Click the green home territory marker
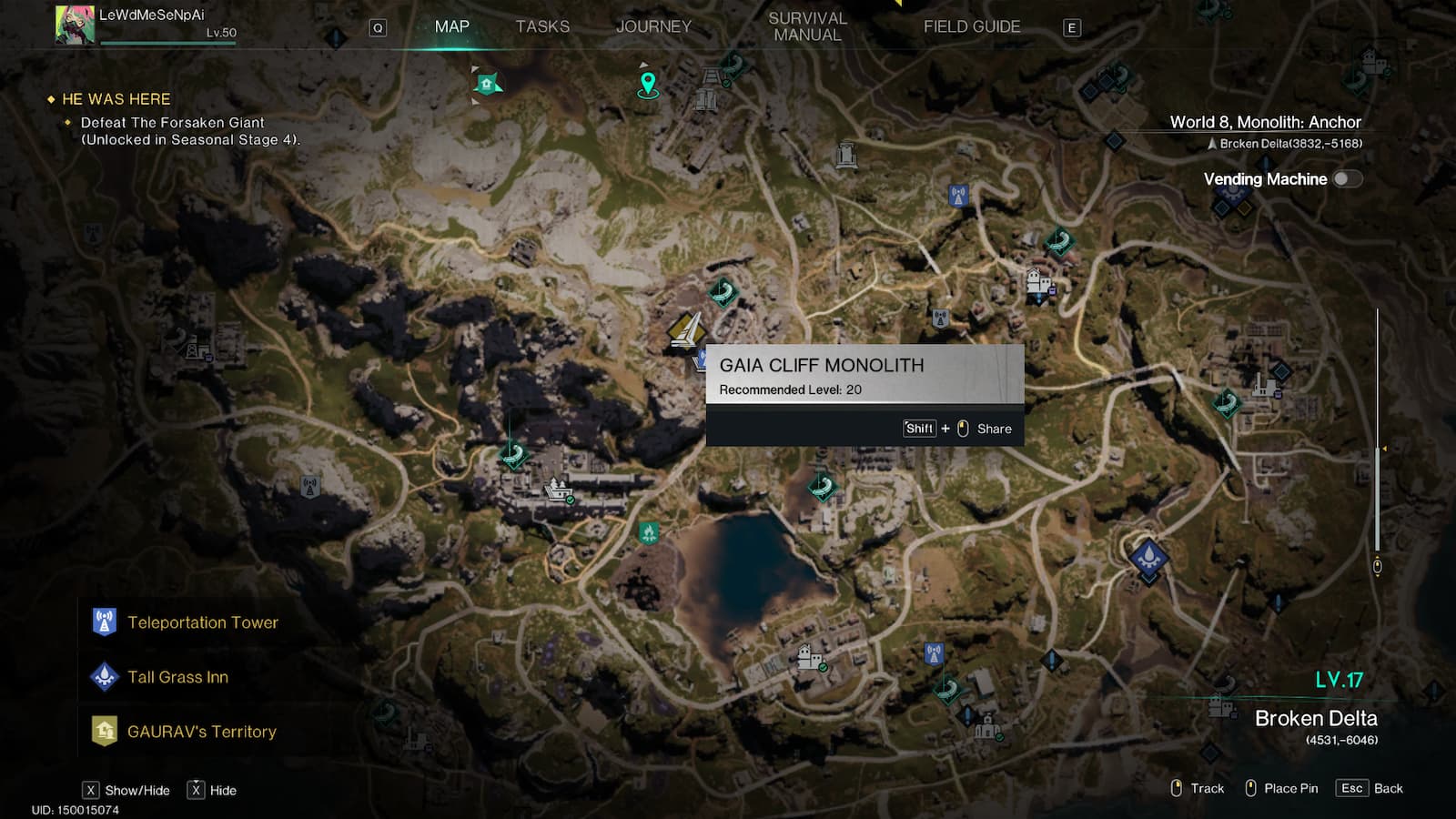Screen dimensions: 1456x819 (488, 85)
